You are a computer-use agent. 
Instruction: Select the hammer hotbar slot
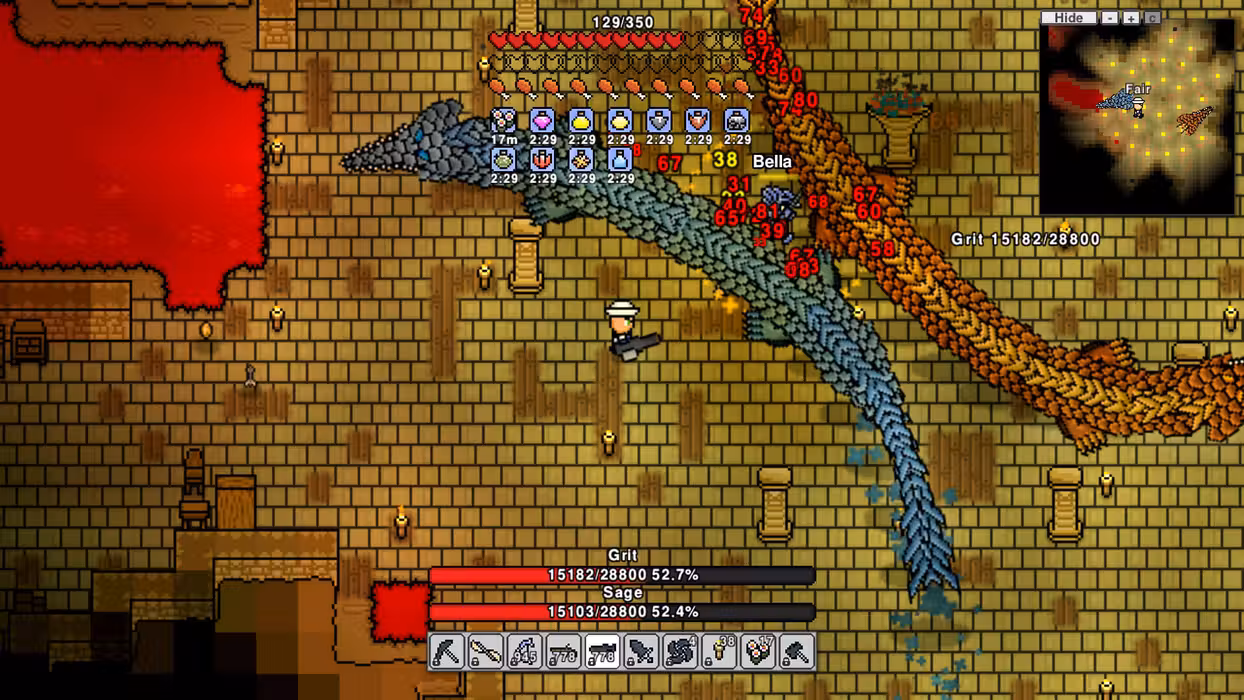(797, 651)
